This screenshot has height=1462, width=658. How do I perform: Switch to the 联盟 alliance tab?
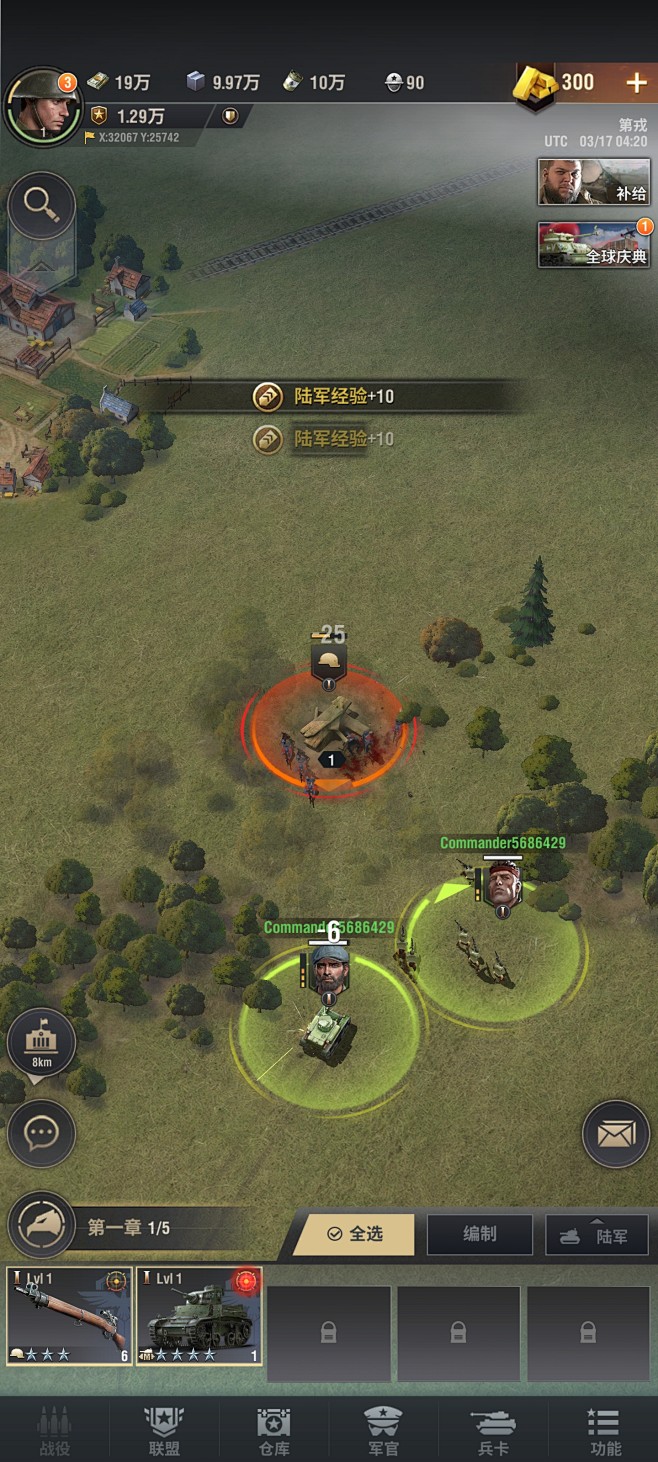164,1430
